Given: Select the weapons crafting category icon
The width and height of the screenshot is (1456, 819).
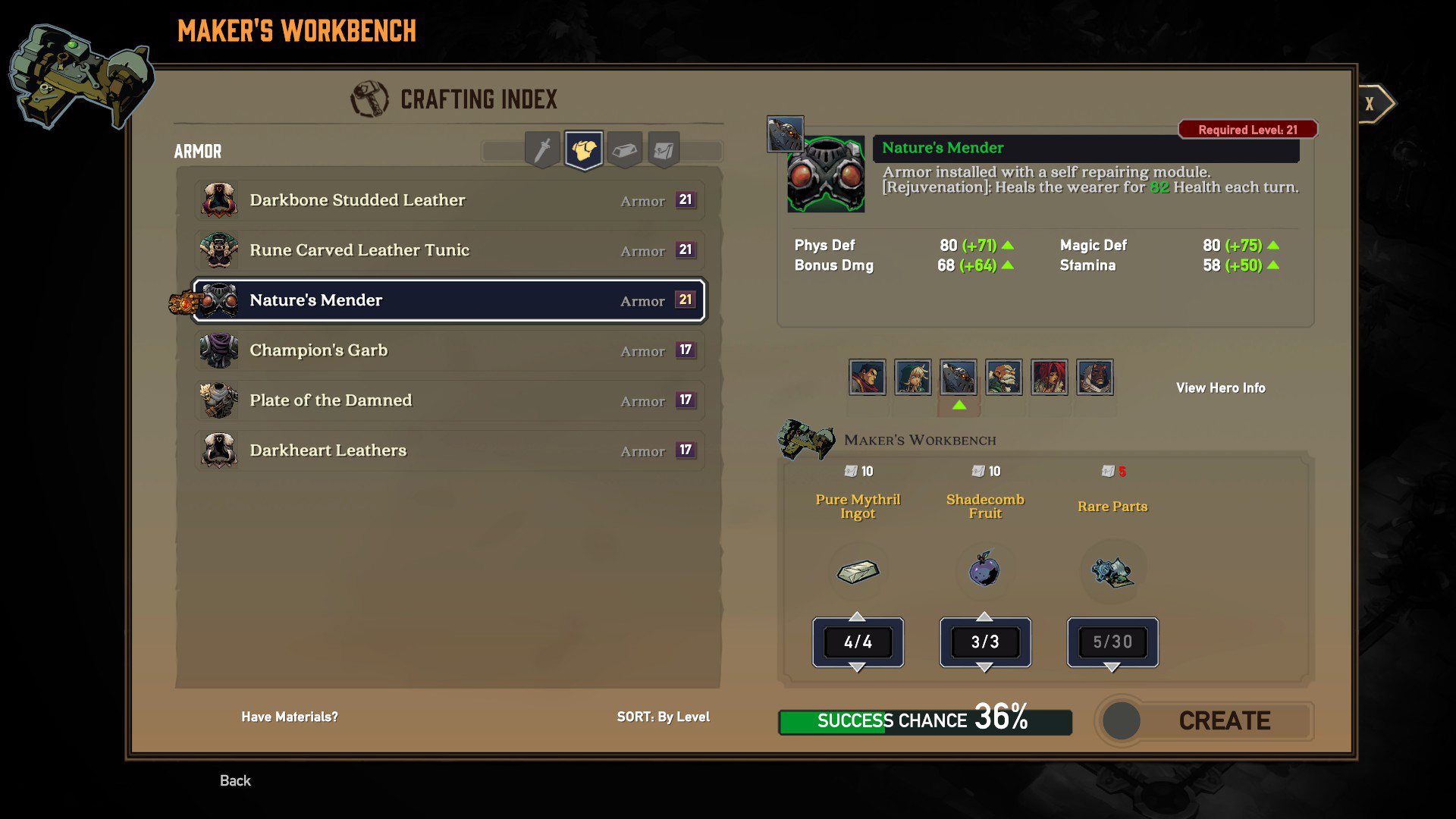Looking at the screenshot, I should tap(541, 149).
